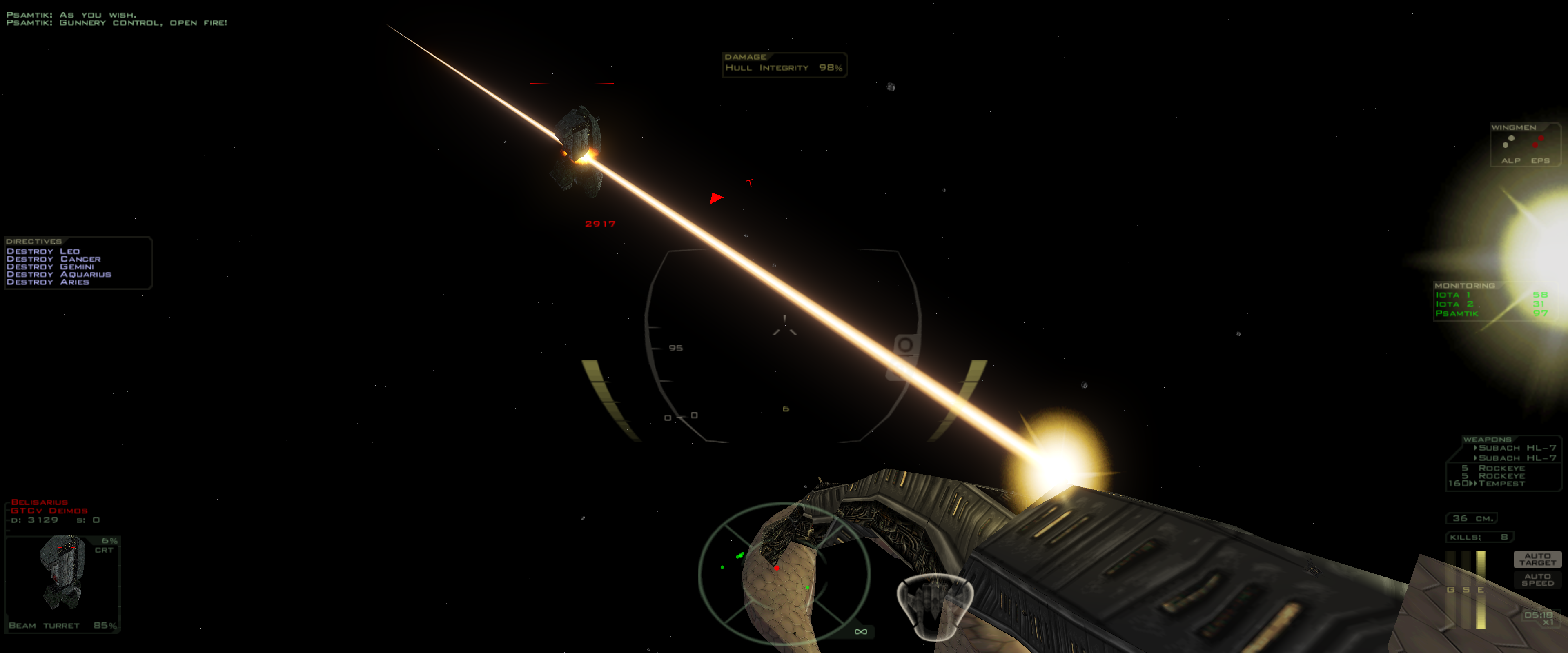Click the infinity countermeasures symbol below the radar
The image size is (1568, 653).
[x=861, y=632]
